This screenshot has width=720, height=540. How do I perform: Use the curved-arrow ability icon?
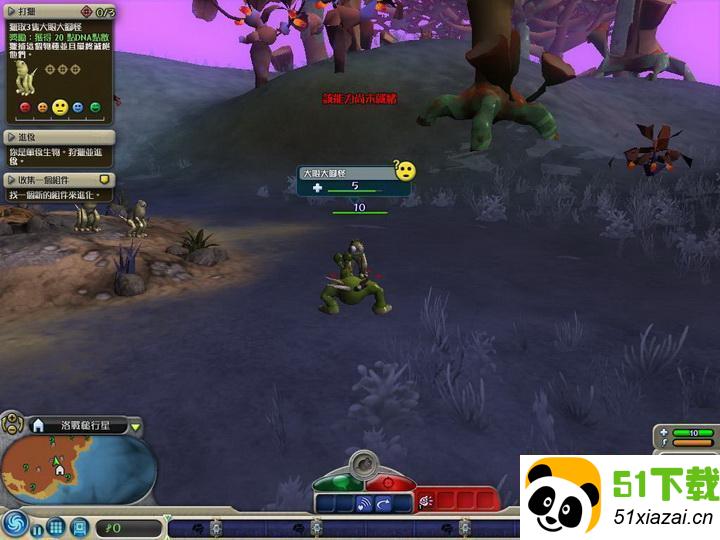click(x=384, y=504)
